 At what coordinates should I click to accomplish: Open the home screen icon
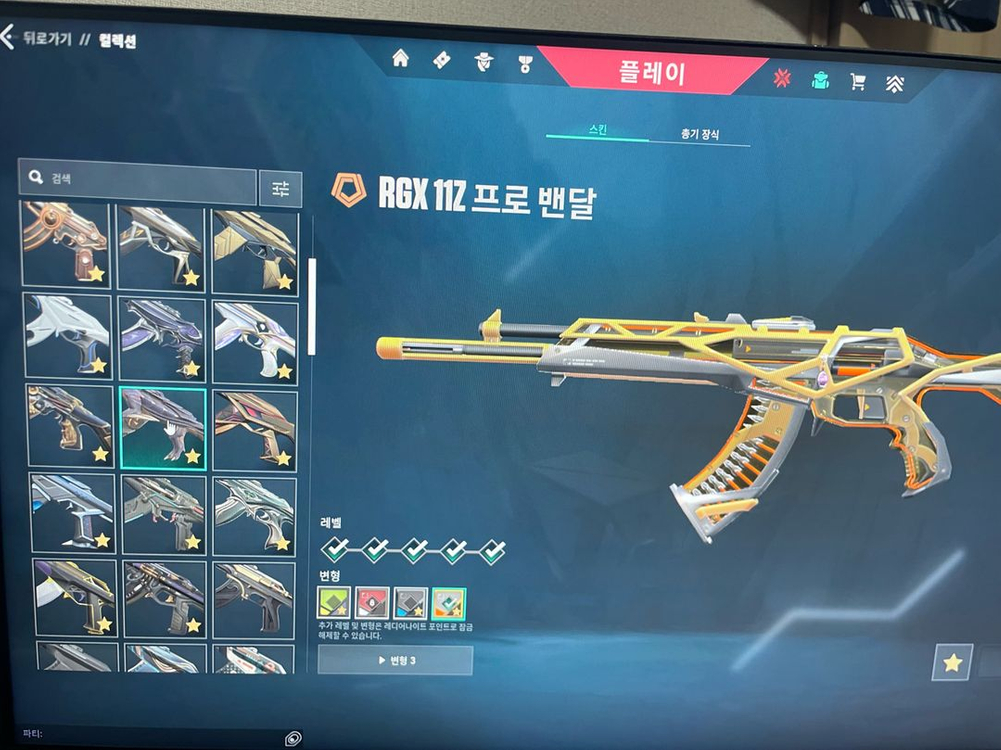[x=400, y=58]
